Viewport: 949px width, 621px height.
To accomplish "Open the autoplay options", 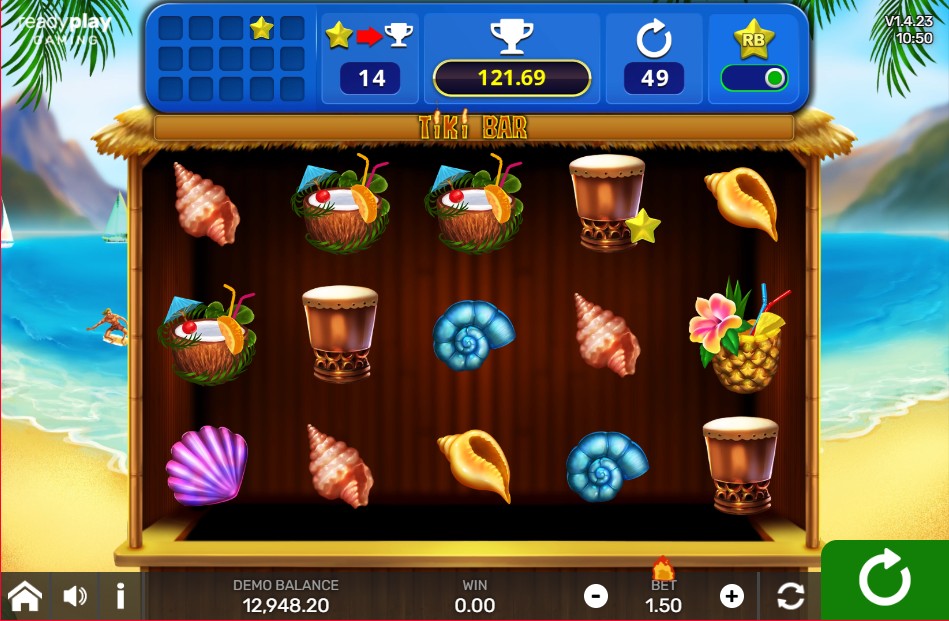I will pyautogui.click(x=790, y=597).
